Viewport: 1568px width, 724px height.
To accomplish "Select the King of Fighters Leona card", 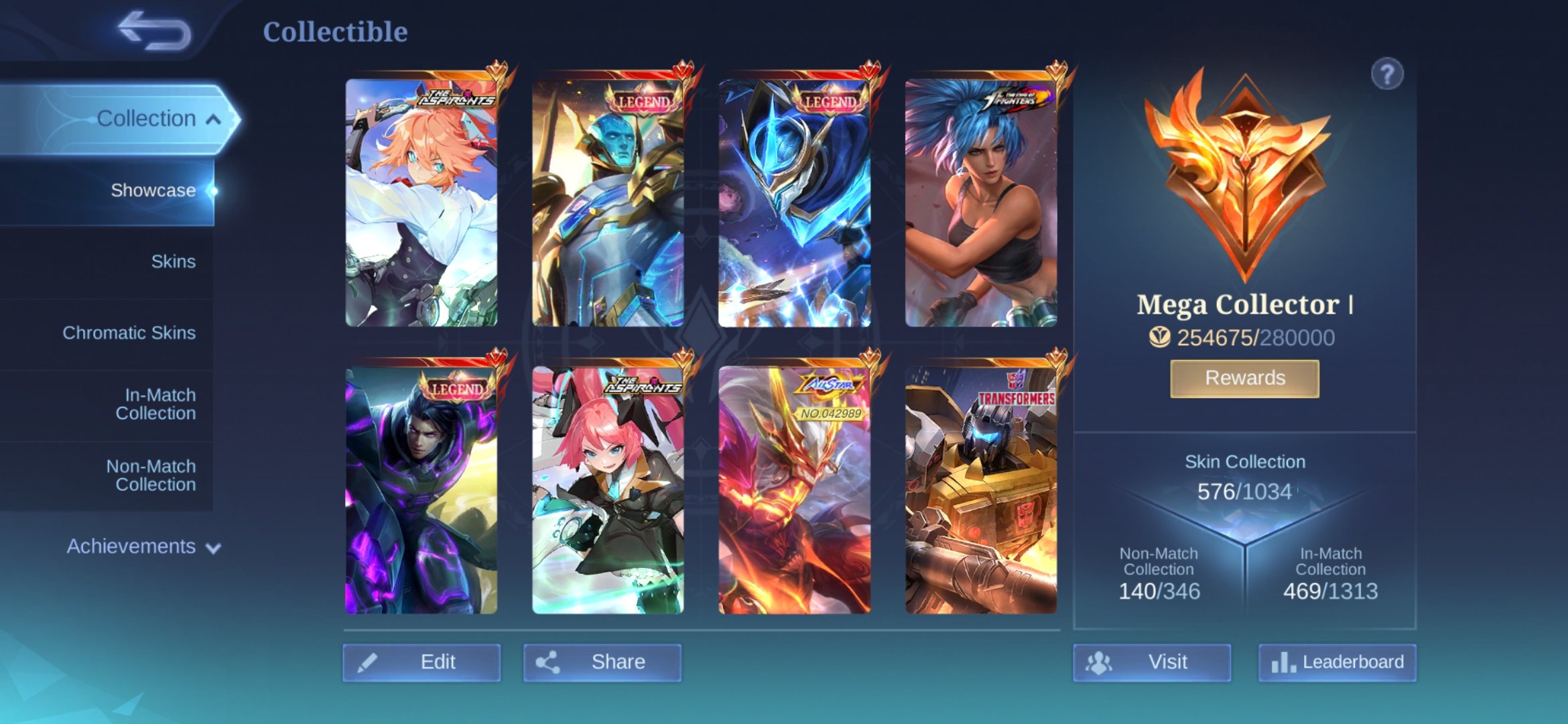I will (x=982, y=201).
